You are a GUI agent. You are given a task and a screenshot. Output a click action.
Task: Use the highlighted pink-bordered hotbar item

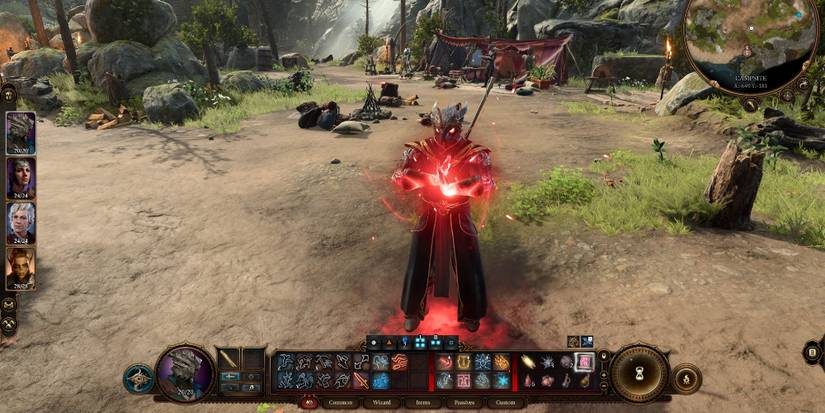pyautogui.click(x=584, y=362)
